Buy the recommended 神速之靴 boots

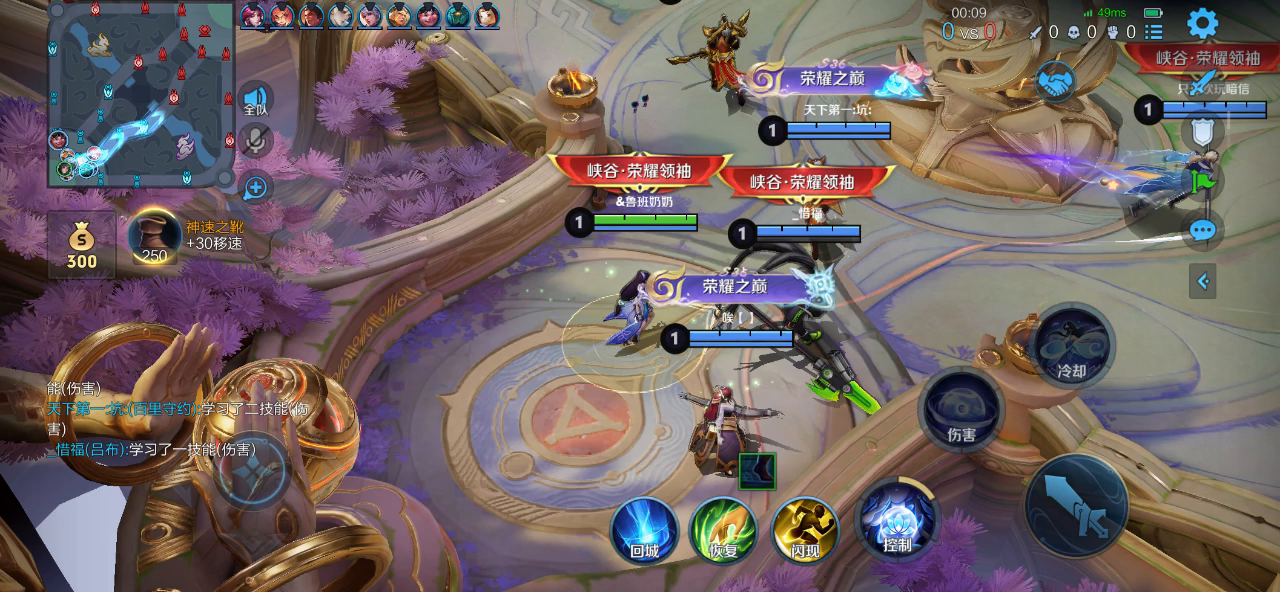pos(154,237)
